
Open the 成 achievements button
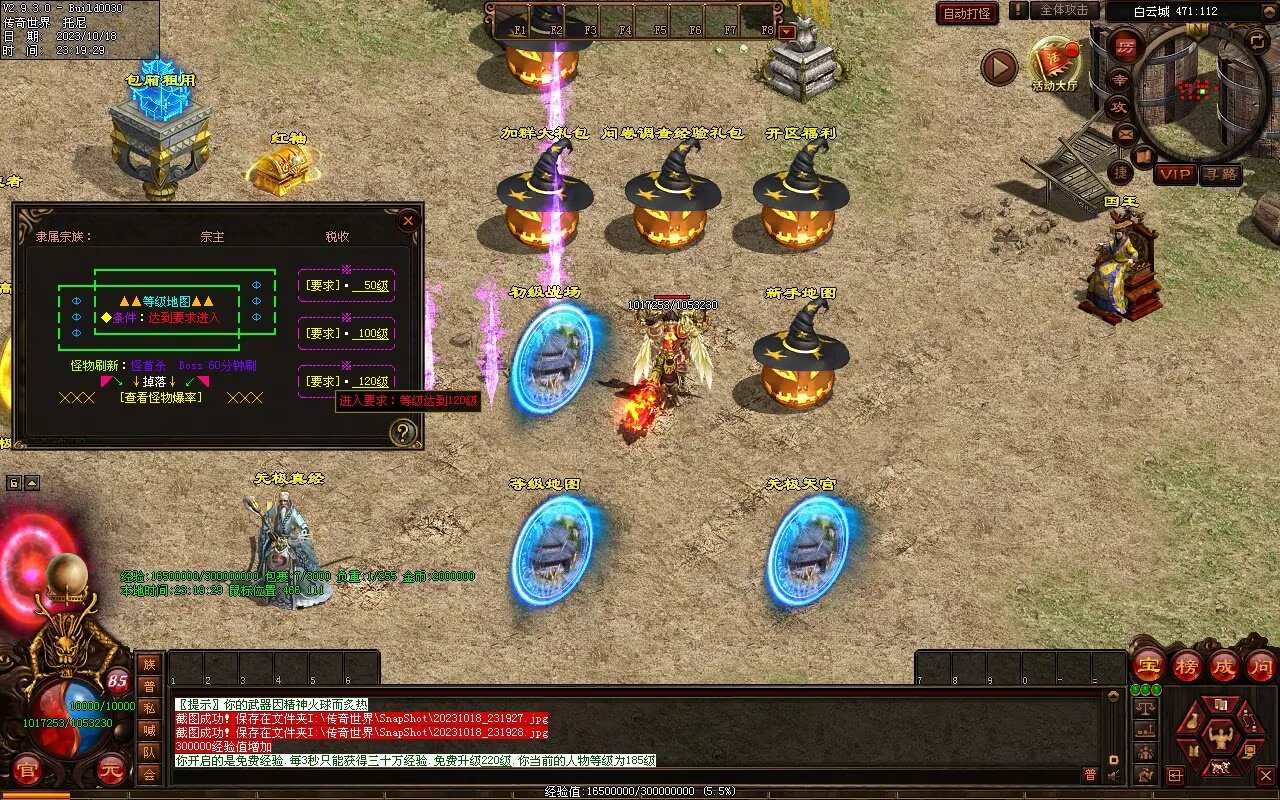click(1224, 665)
